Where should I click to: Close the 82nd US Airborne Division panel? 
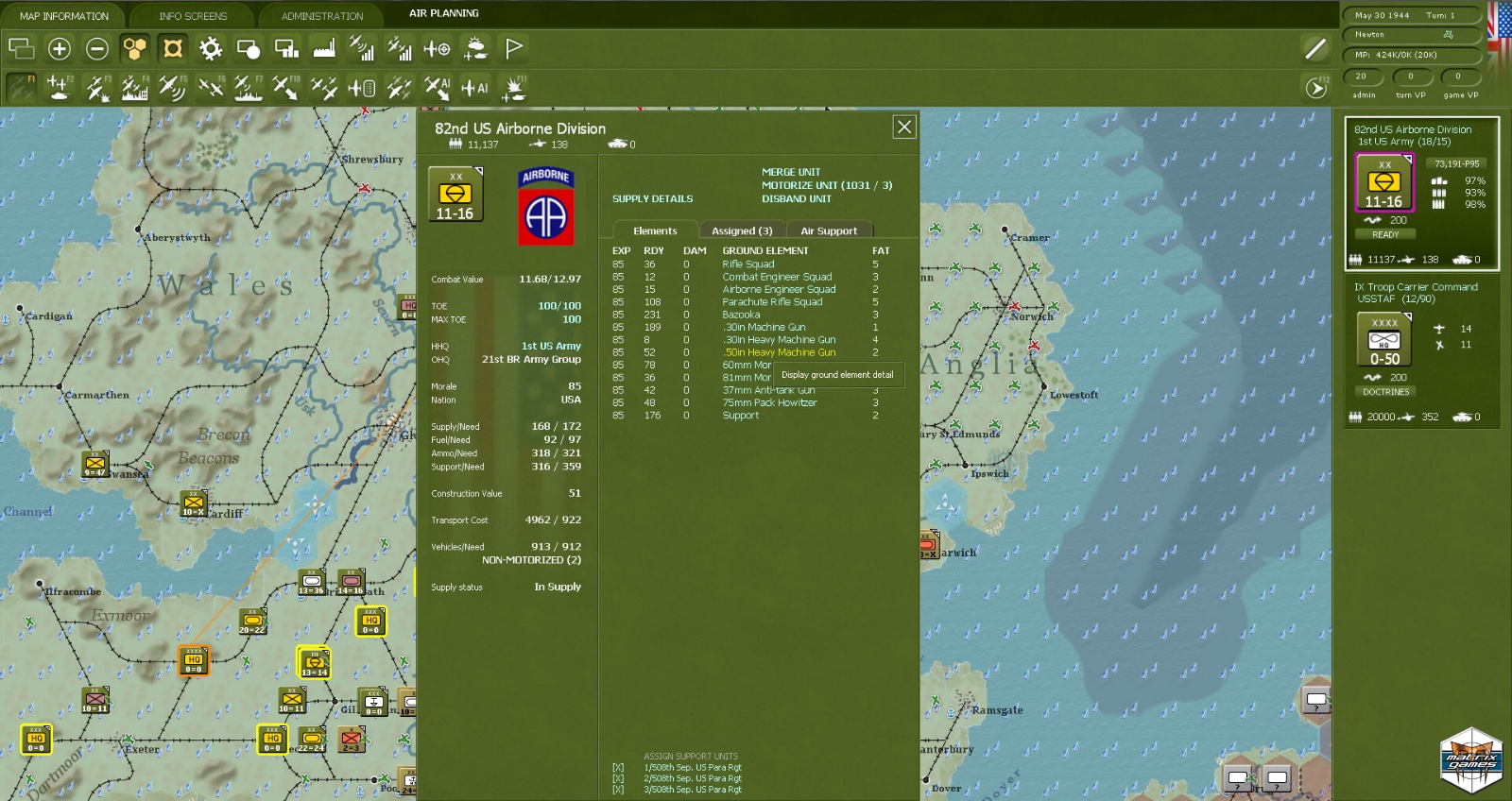tap(904, 127)
